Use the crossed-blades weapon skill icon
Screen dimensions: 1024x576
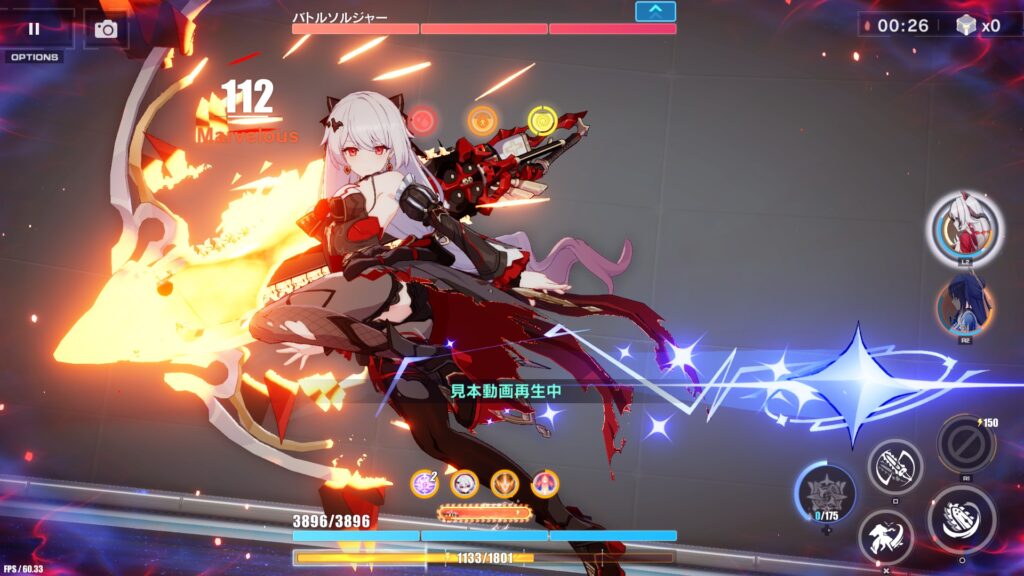pos(894,466)
